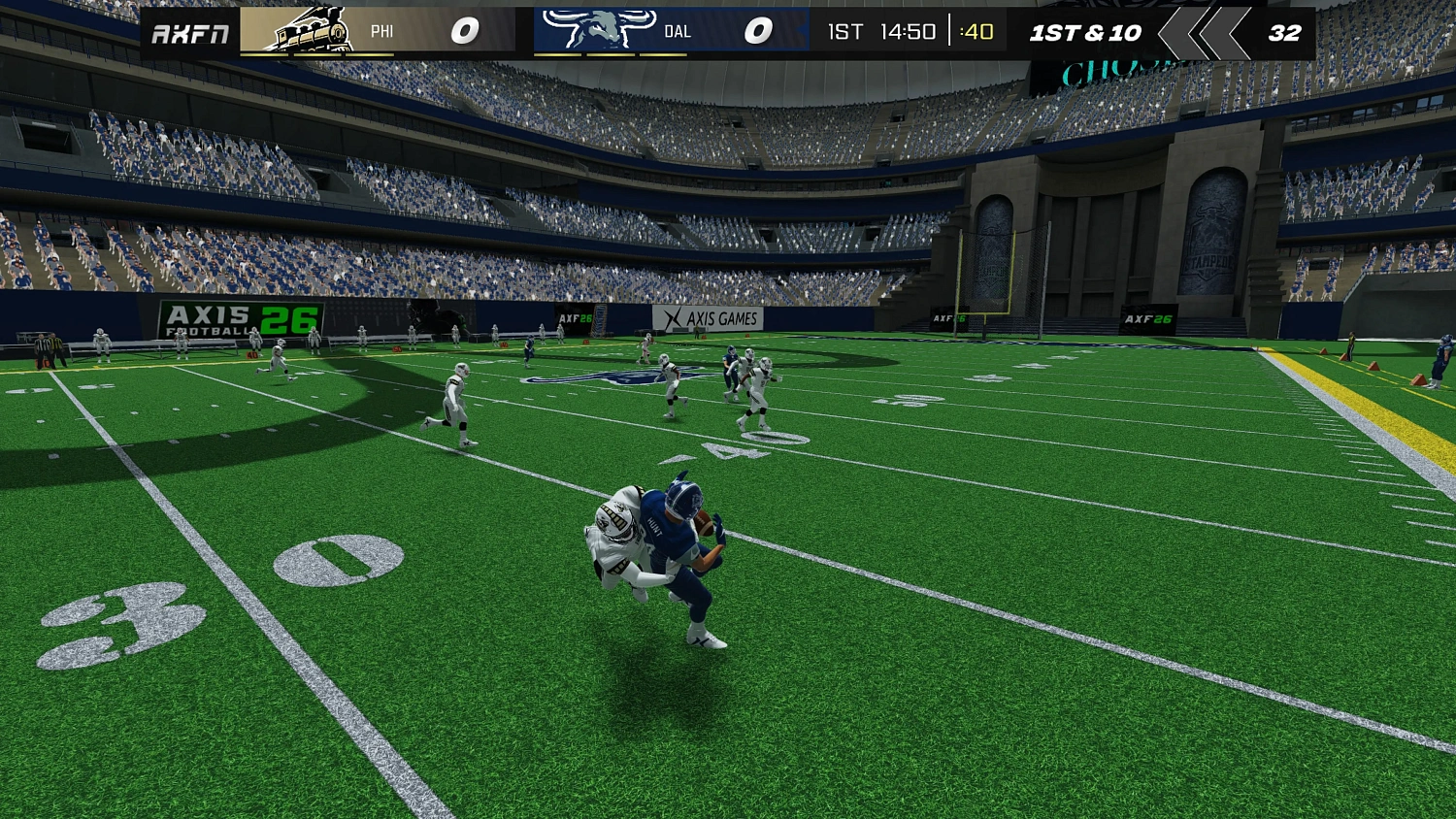The width and height of the screenshot is (1456, 819).
Task: Click the DAL score value
Action: [760, 30]
